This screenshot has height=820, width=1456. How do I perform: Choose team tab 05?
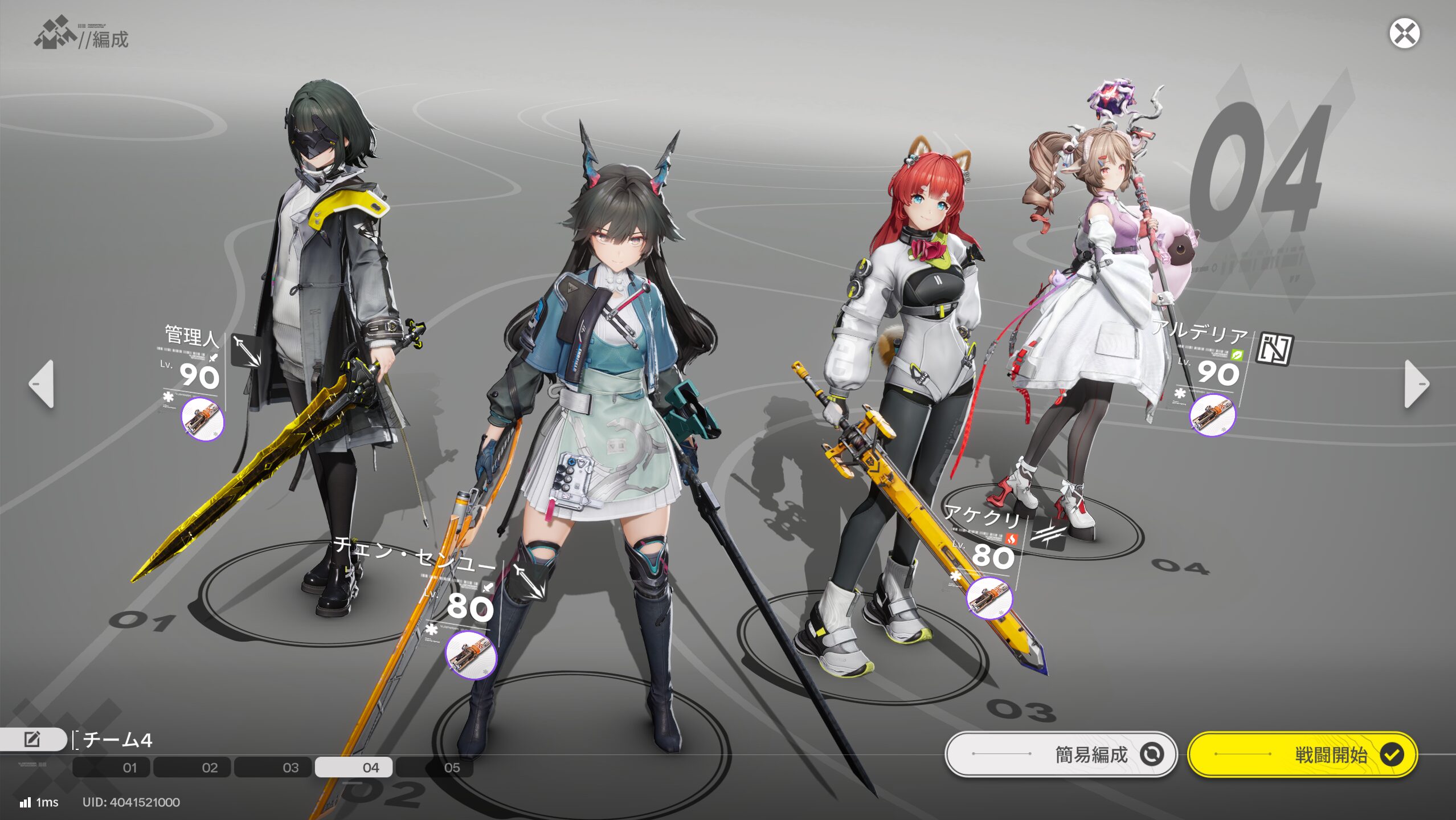(435, 768)
